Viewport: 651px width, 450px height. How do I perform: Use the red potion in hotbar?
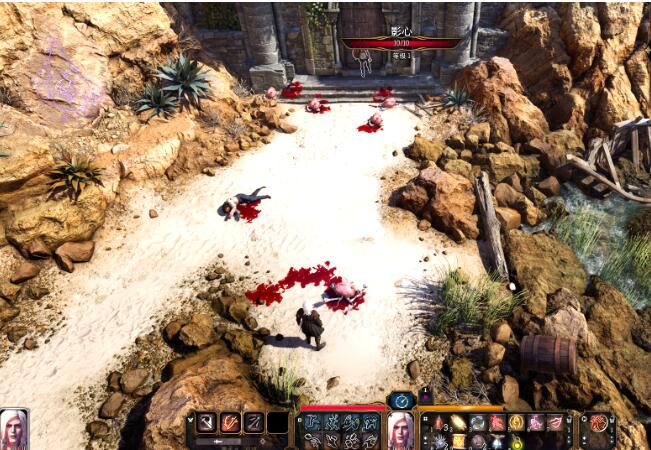(440, 423)
